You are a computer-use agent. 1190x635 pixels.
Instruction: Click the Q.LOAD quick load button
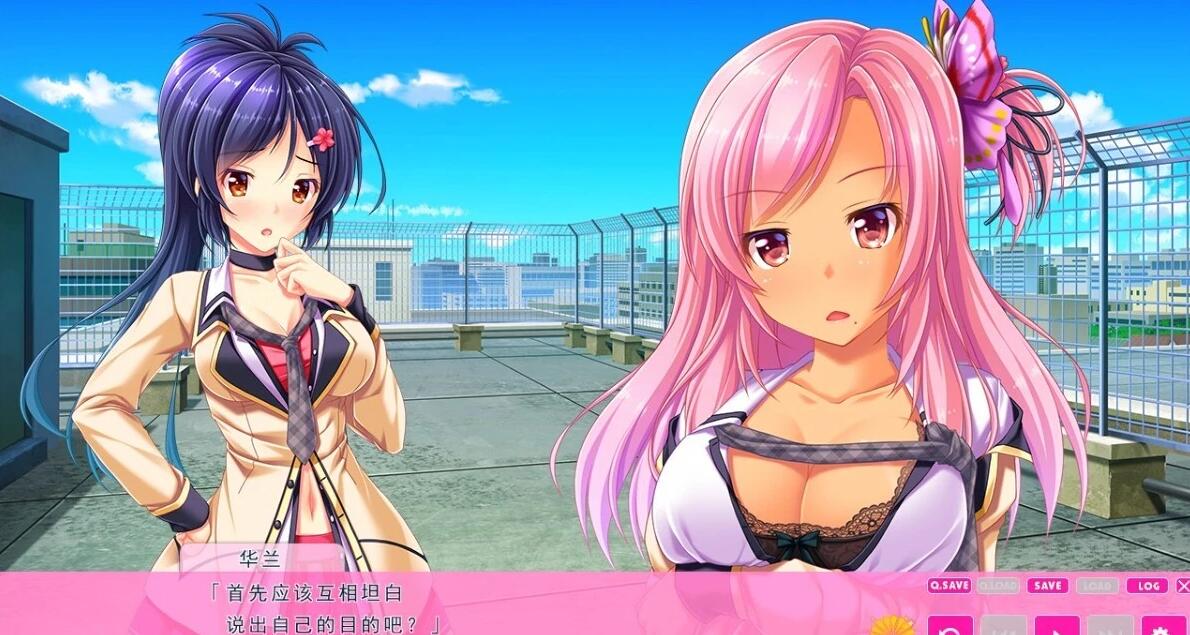pyautogui.click(x=998, y=586)
